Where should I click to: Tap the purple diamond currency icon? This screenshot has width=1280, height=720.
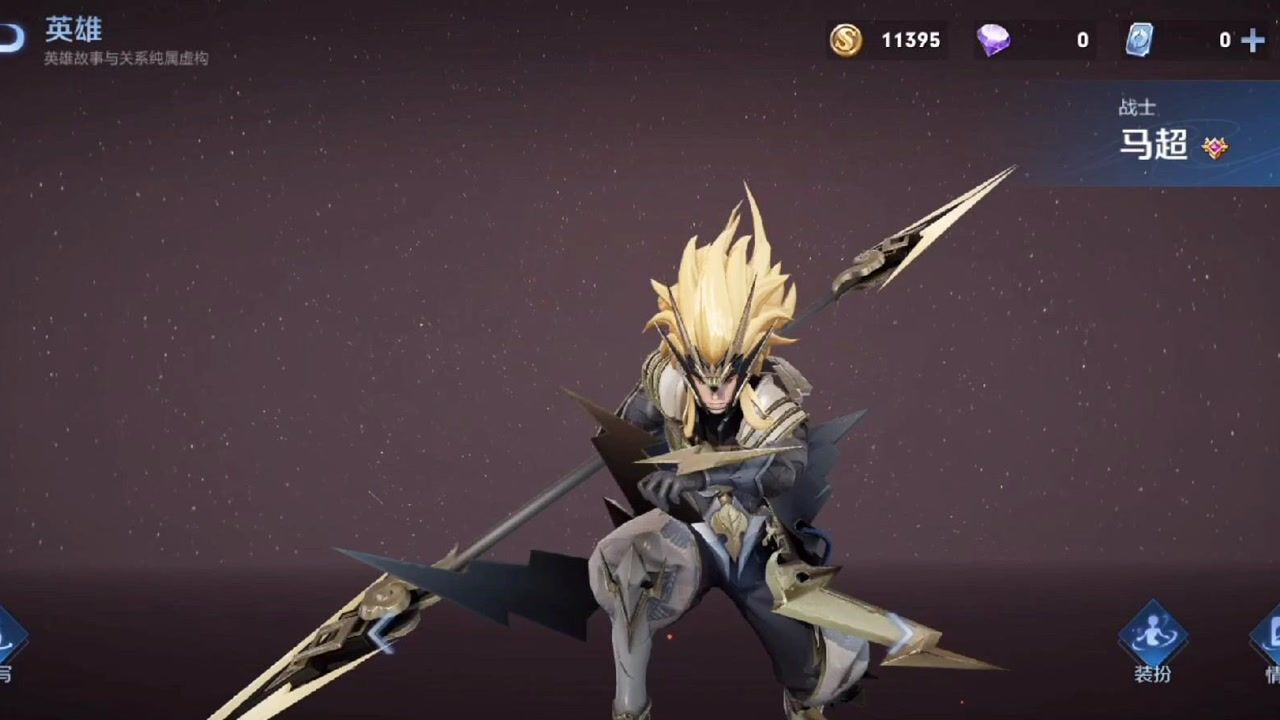click(993, 40)
